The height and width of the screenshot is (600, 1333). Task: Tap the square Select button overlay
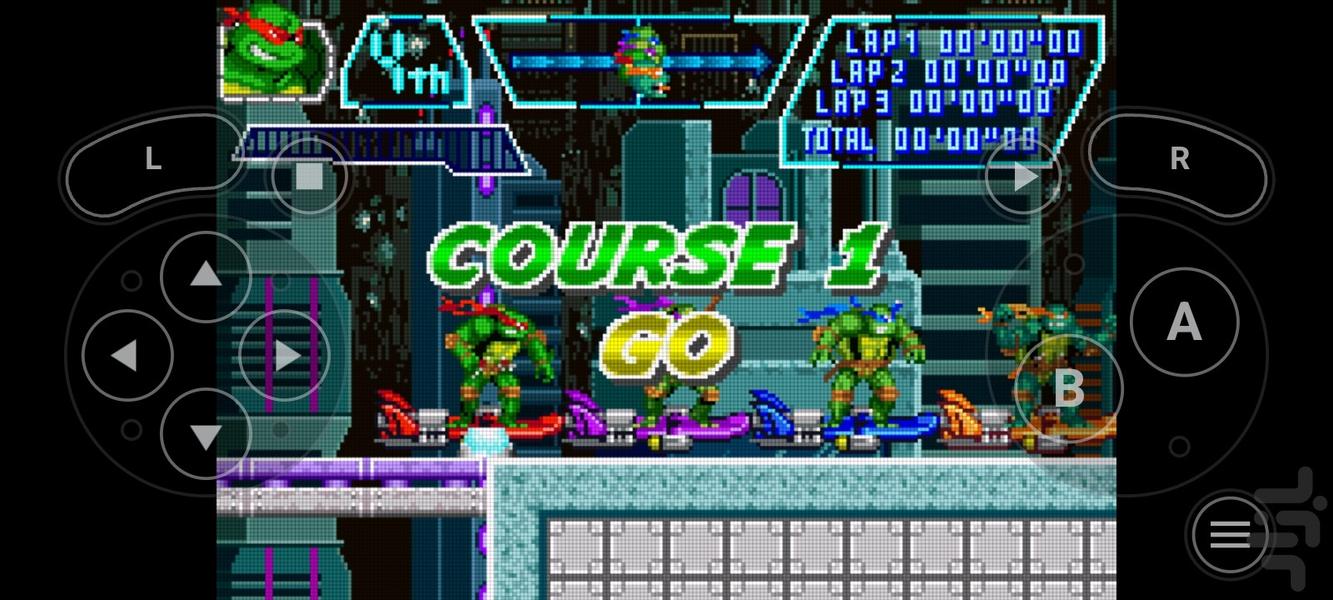tap(310, 178)
